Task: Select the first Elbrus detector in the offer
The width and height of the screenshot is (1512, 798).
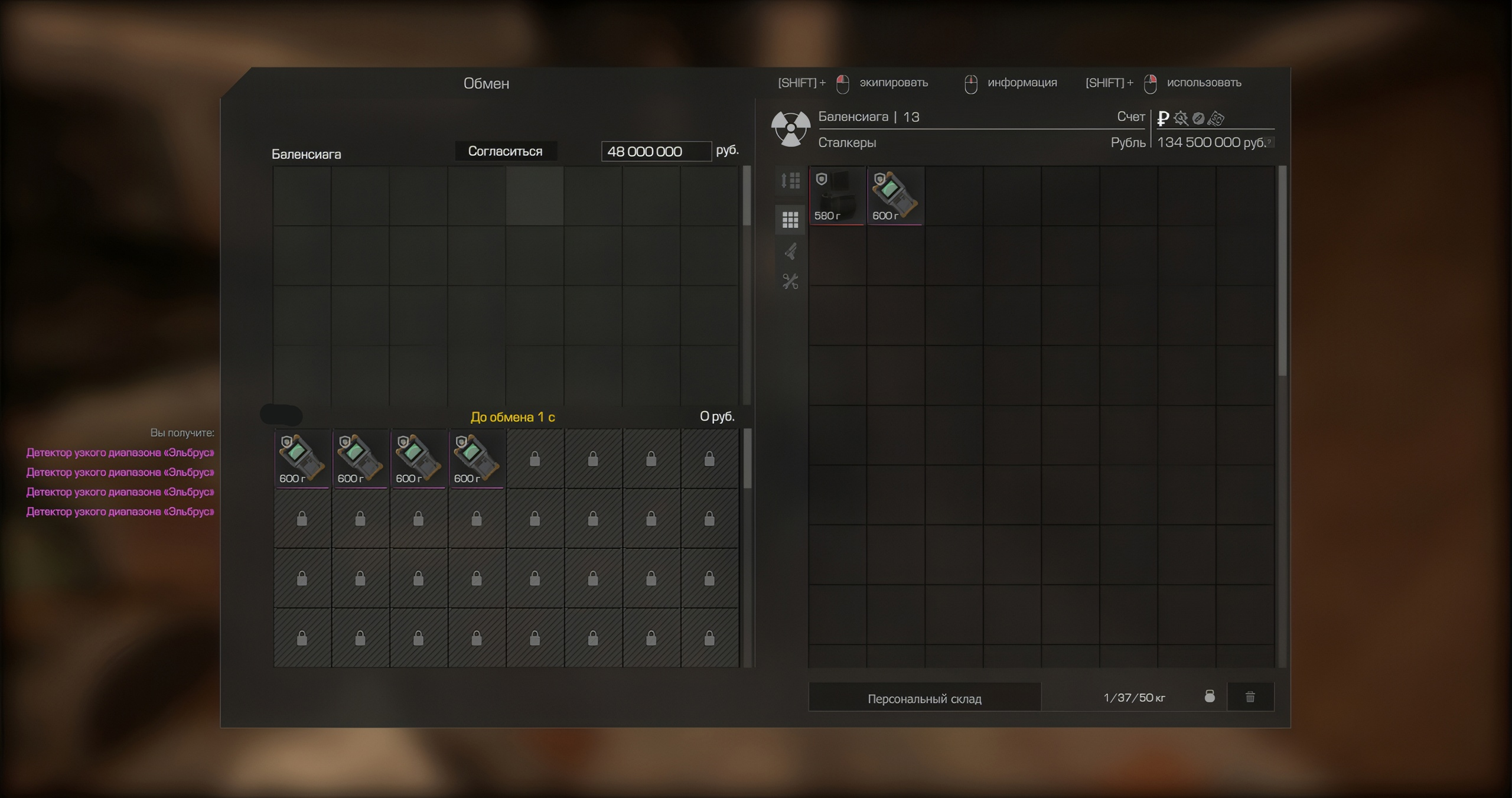Action: click(x=302, y=458)
